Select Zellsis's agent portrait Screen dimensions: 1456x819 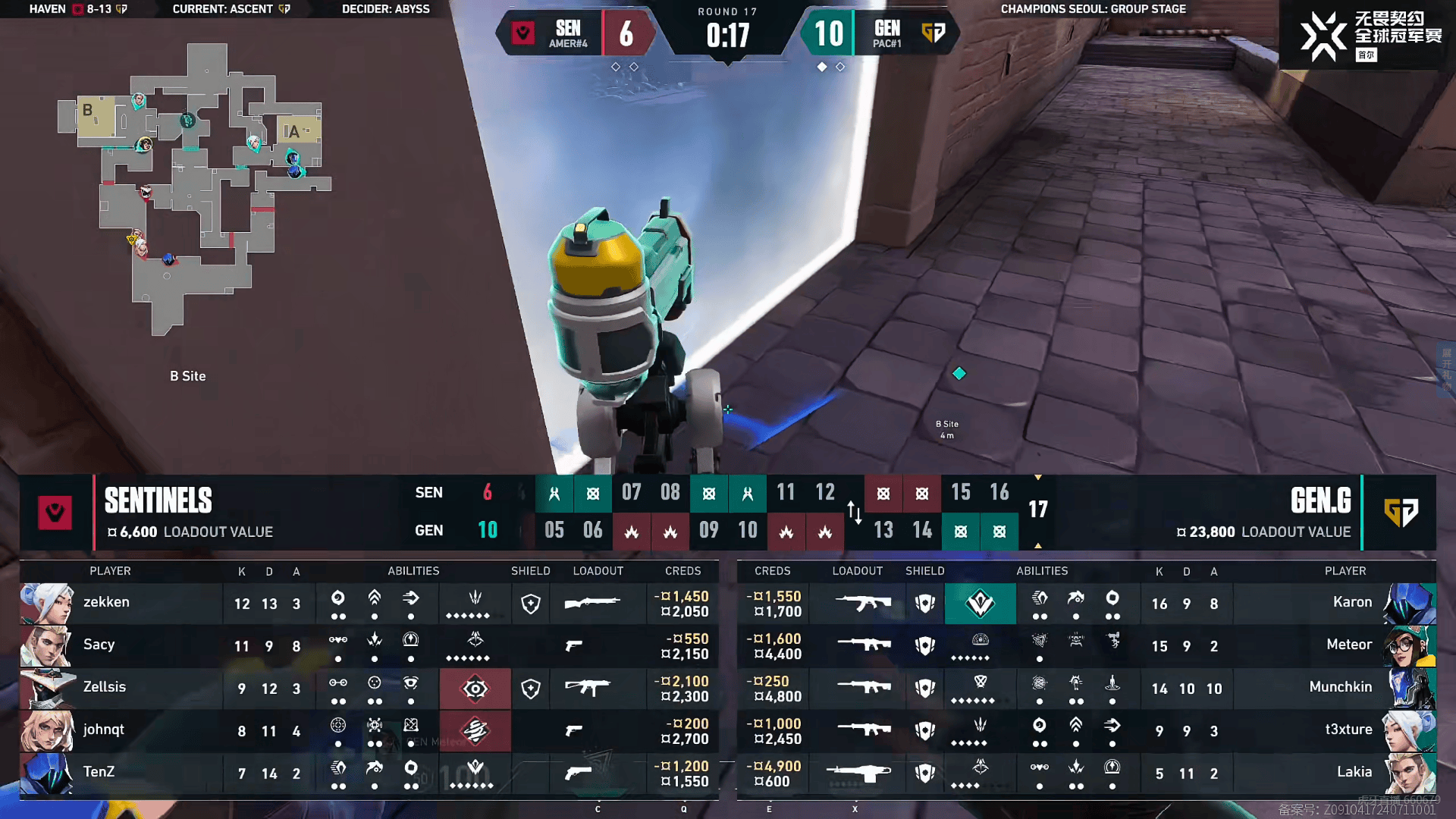point(46,689)
